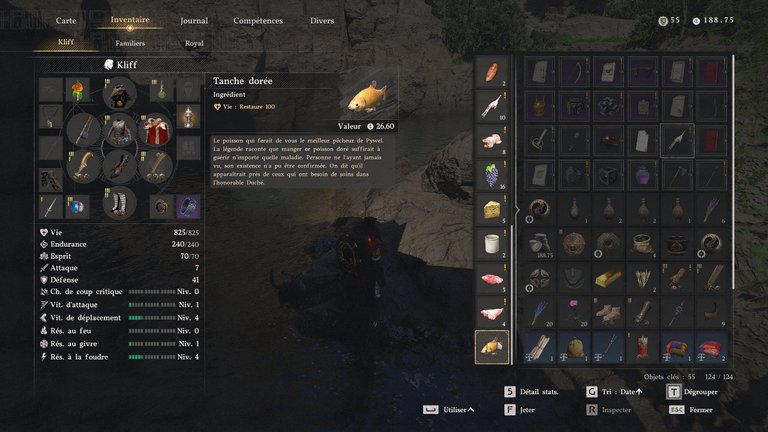Screen dimensions: 768x432
Task: Switch to the Royal sub-tab
Action: click(x=194, y=43)
